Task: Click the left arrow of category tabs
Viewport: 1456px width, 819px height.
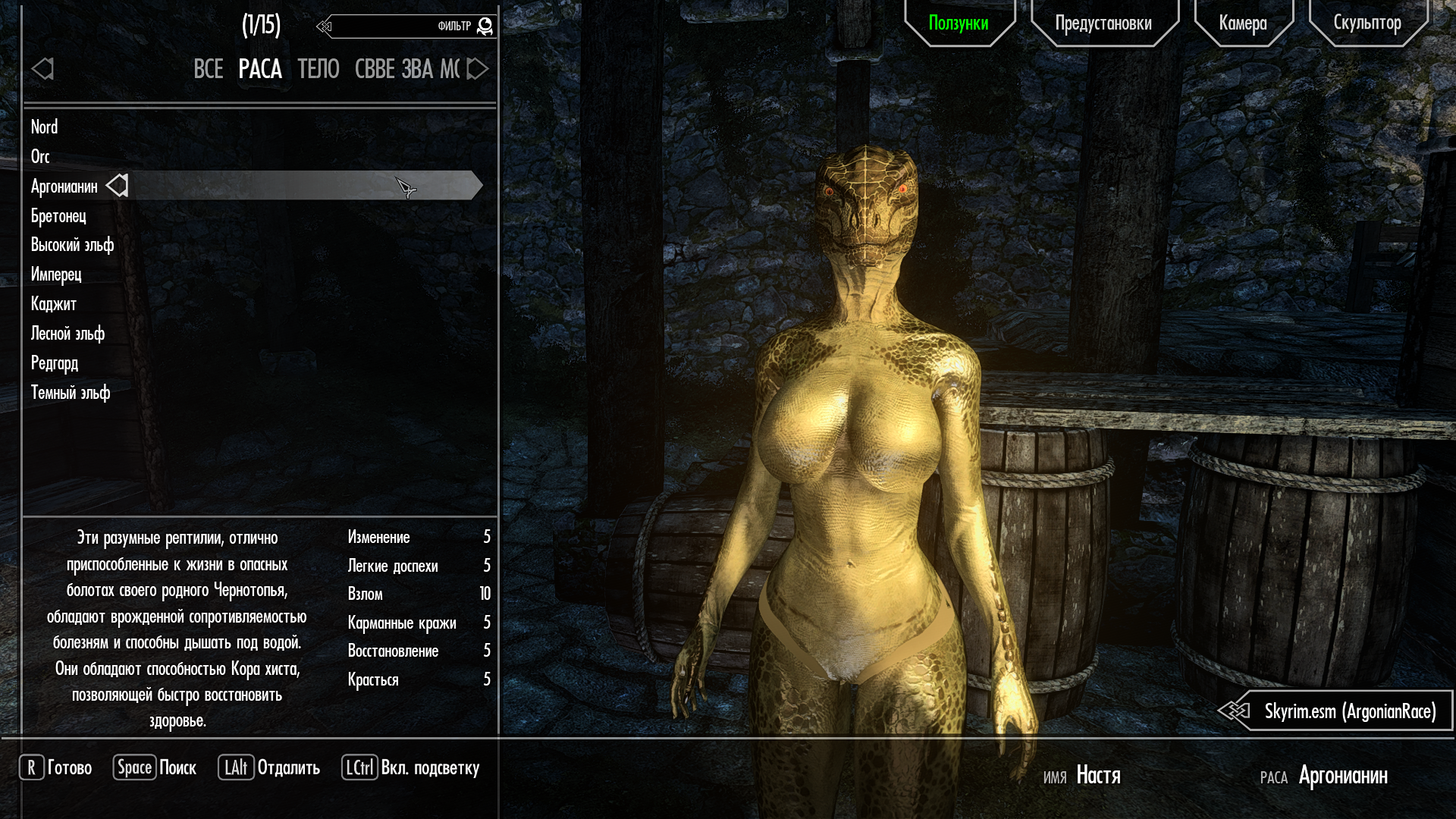Action: point(42,69)
